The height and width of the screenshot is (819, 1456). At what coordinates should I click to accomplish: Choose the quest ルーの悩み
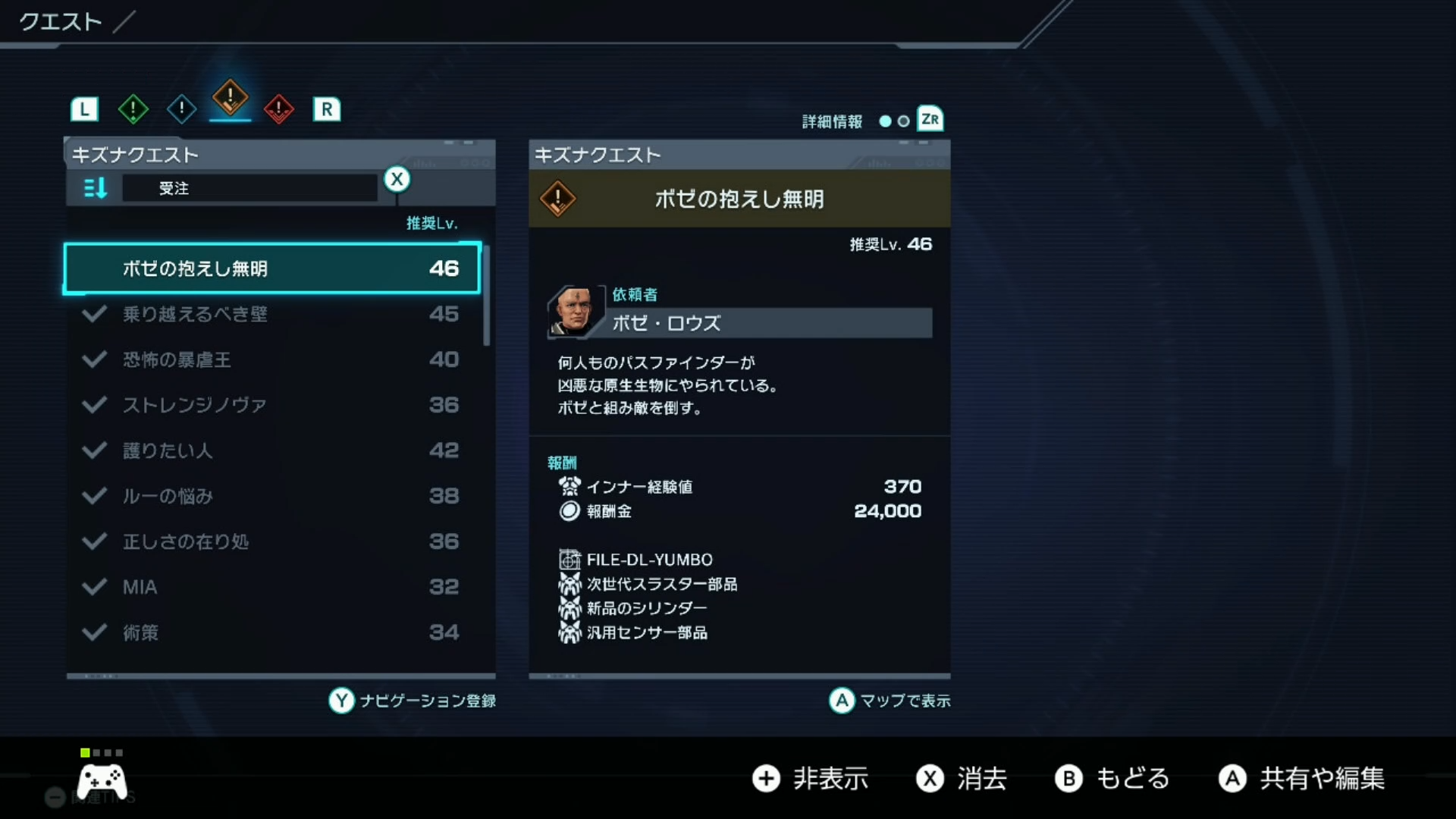271,496
